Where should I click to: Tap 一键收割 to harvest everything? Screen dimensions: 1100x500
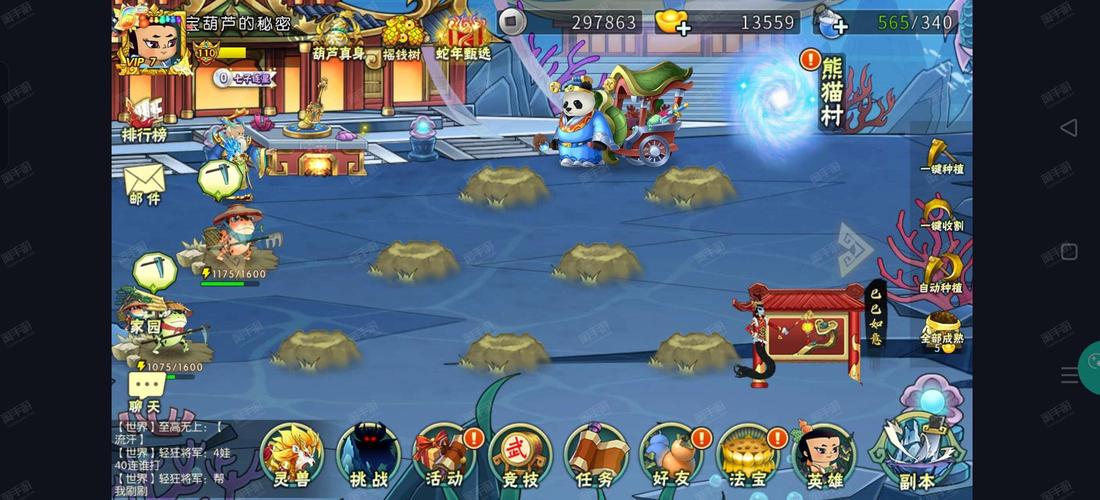coord(940,214)
